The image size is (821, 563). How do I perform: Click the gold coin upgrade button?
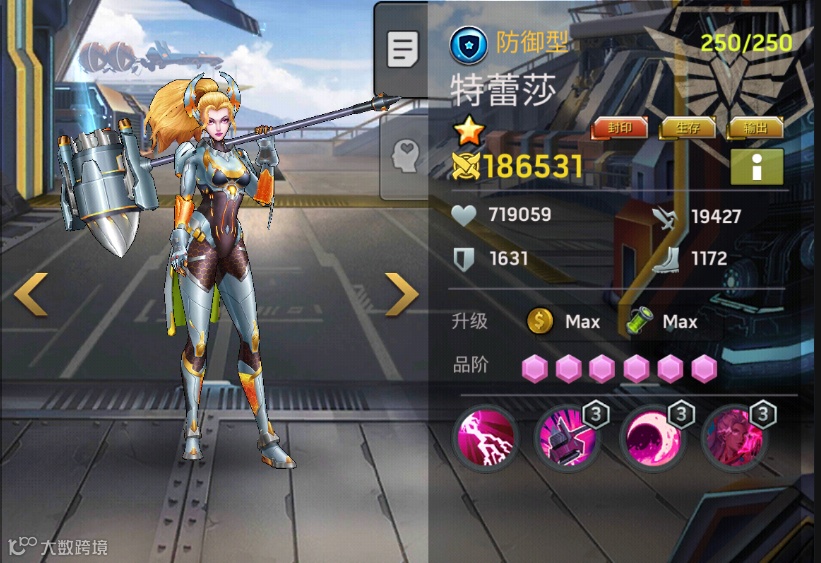(x=540, y=321)
